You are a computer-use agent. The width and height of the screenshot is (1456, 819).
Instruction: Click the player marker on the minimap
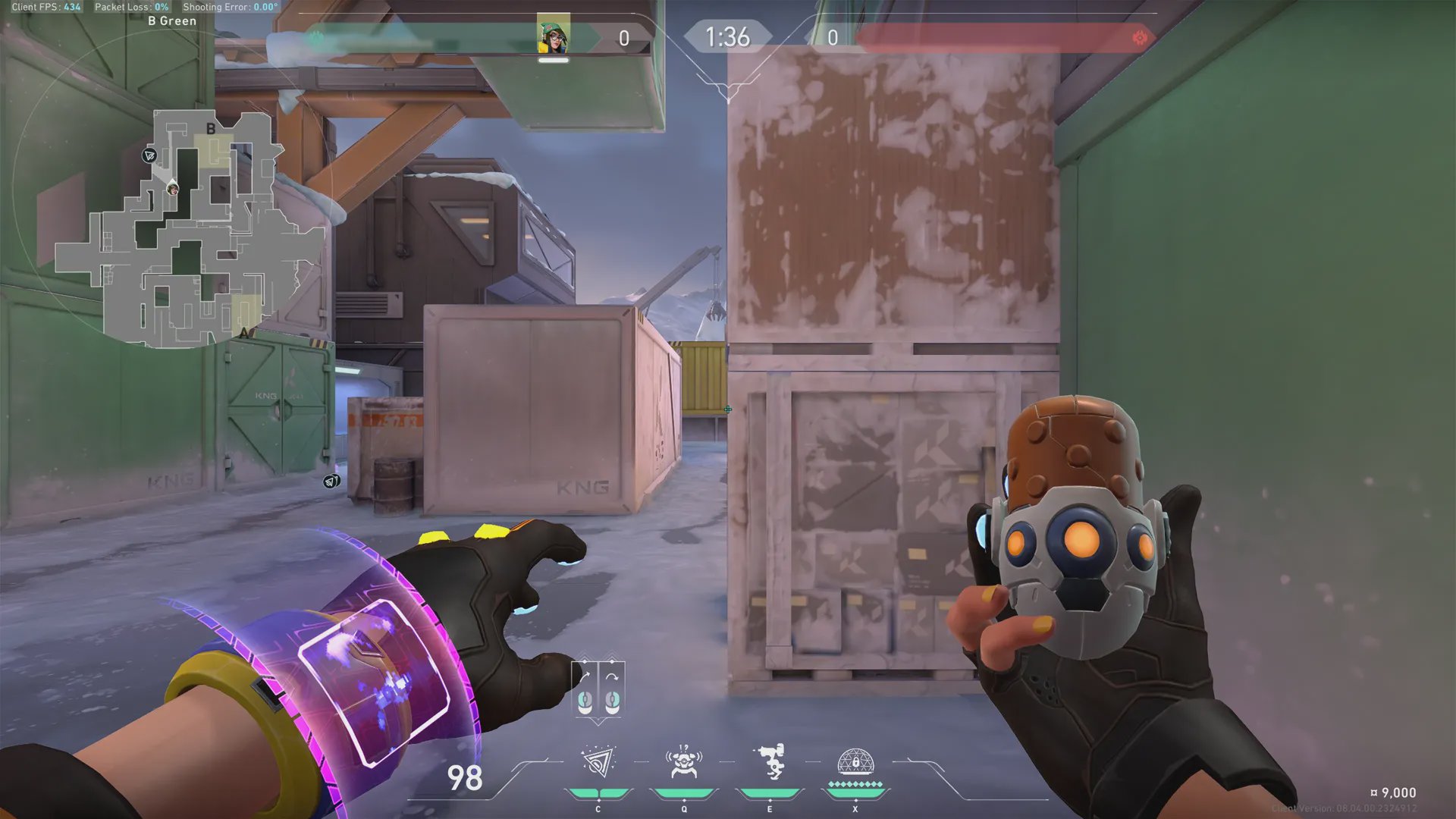[x=173, y=189]
